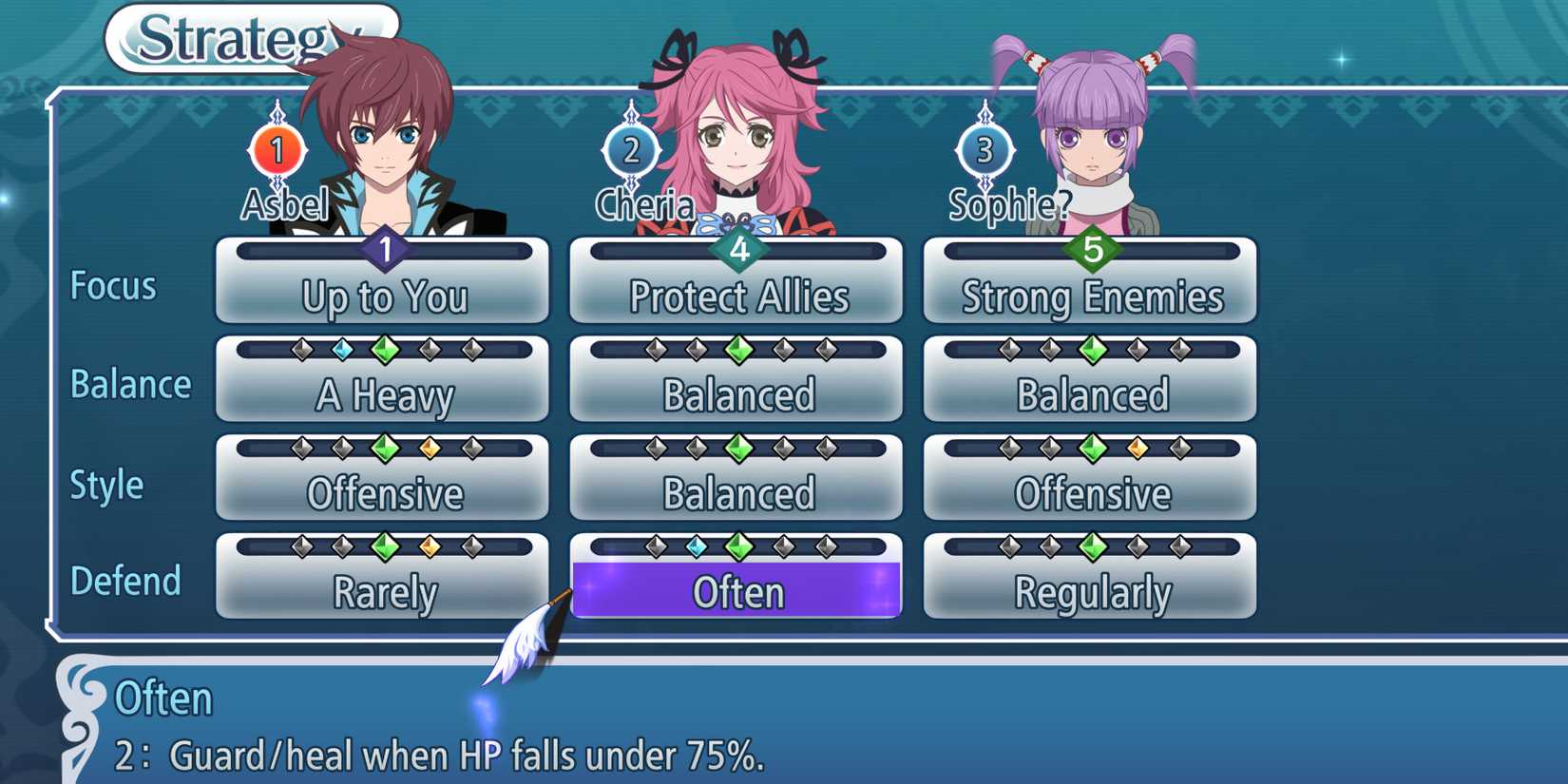Select the purple diamond marked 1 above Up to You
1568x784 pixels.
[x=385, y=250]
